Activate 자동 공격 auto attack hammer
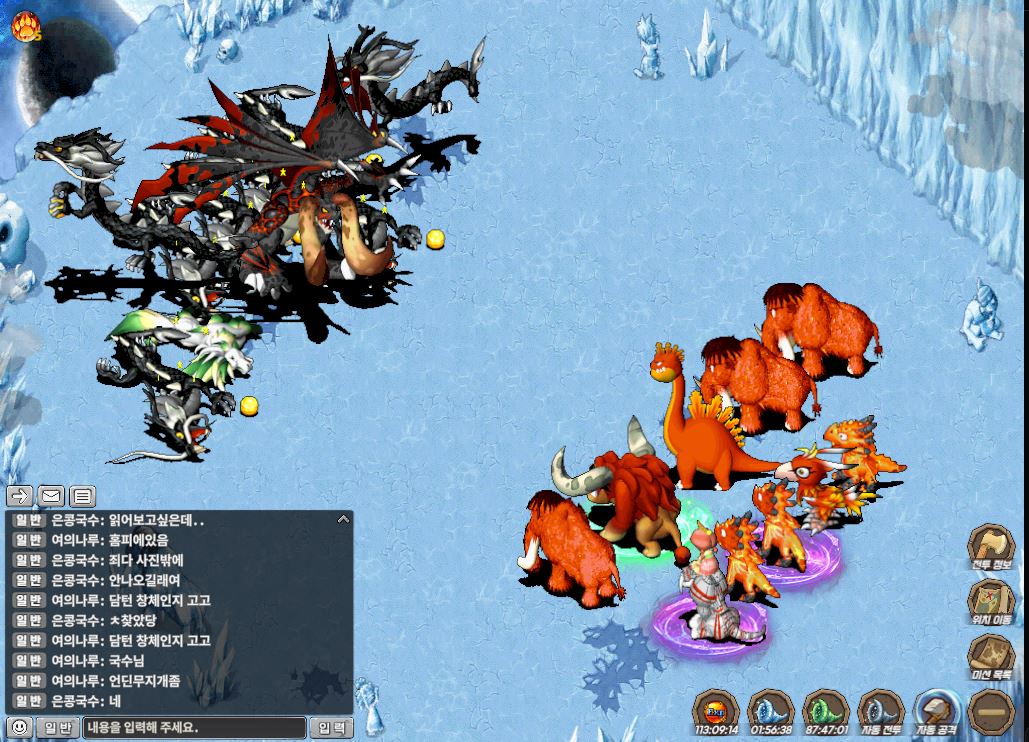The height and width of the screenshot is (742, 1029). 937,712
